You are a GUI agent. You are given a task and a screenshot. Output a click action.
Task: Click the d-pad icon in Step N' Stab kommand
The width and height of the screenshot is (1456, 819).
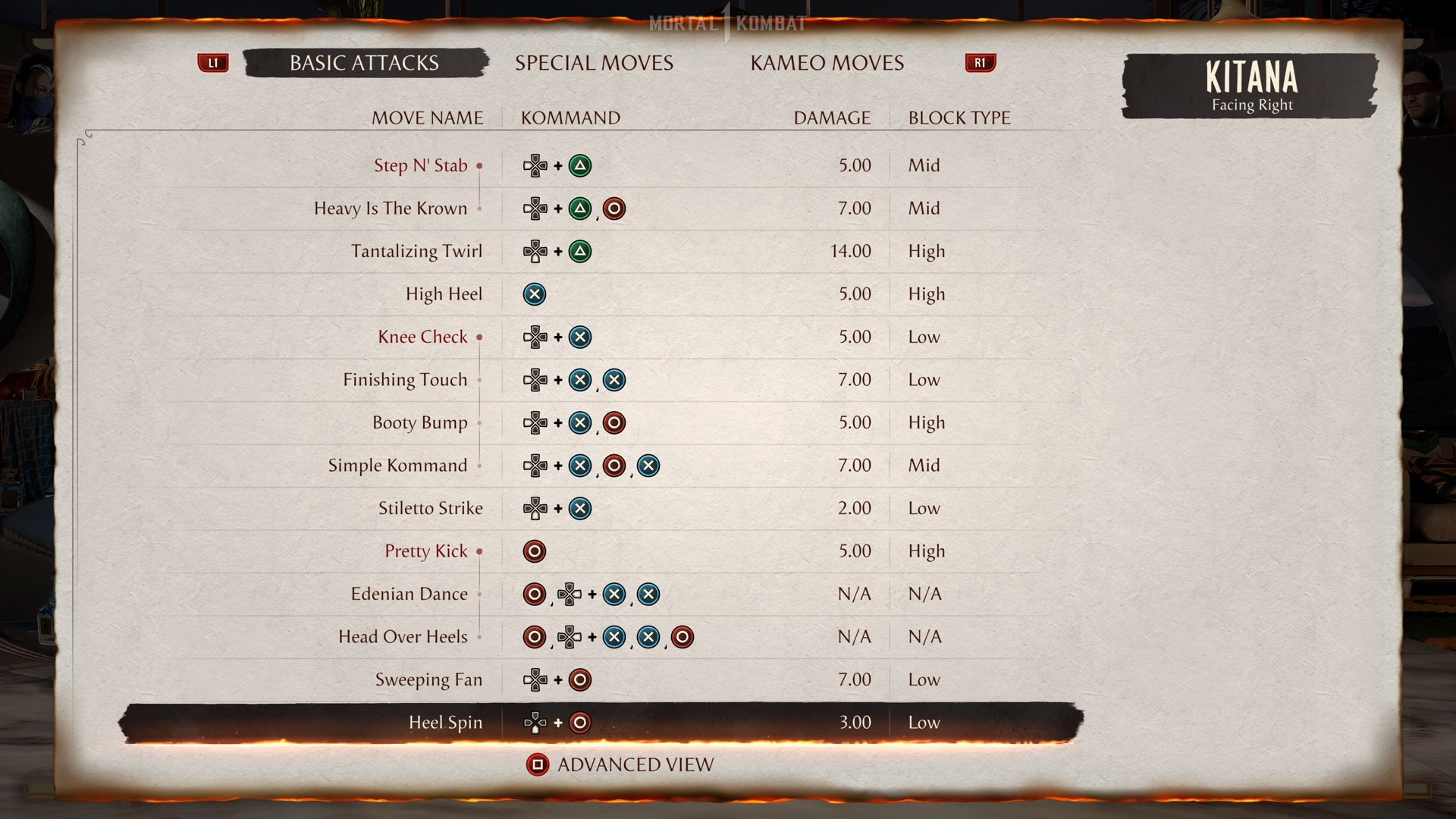[x=536, y=165]
